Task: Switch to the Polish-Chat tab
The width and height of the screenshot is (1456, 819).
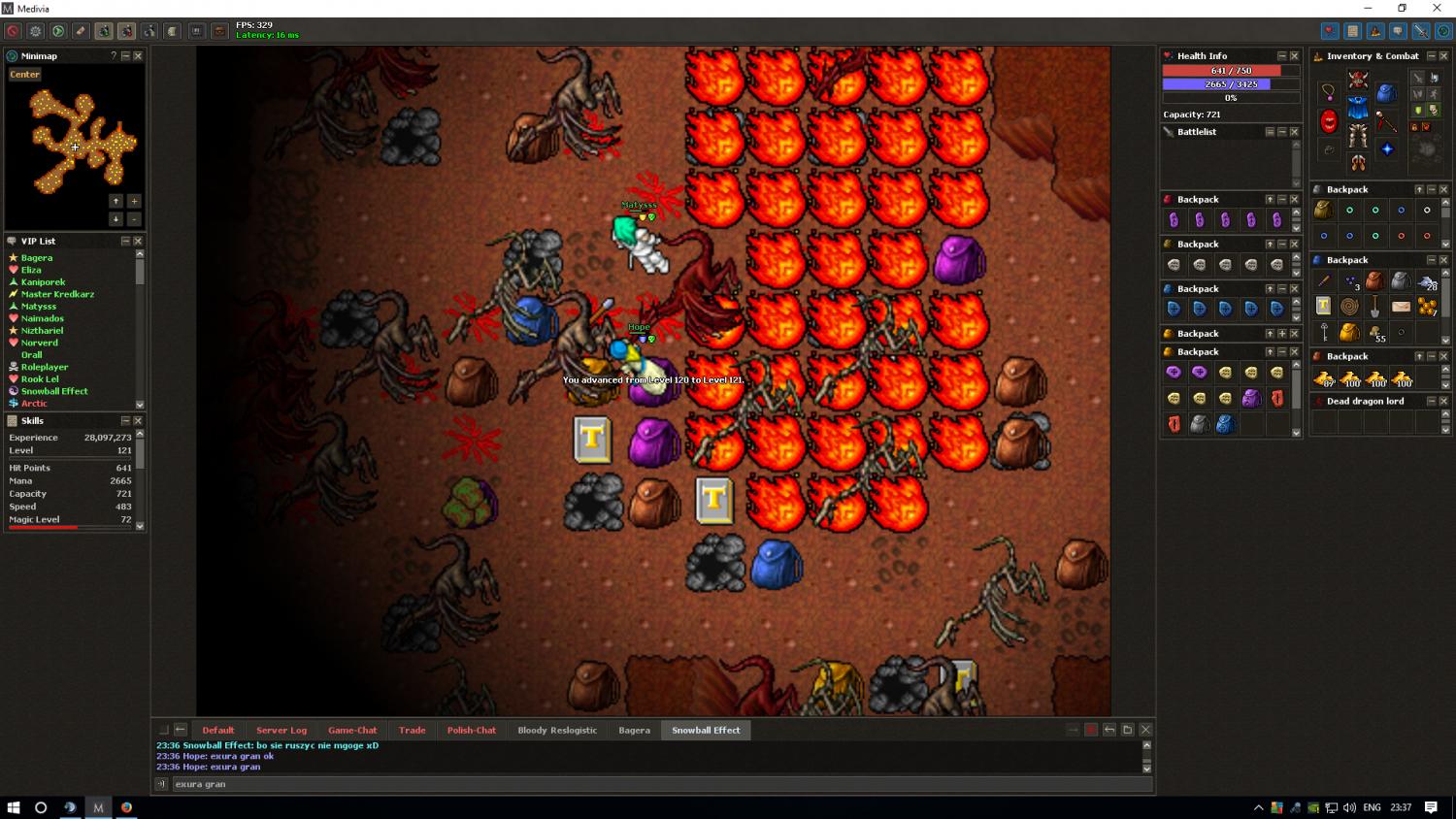Action: point(472,731)
